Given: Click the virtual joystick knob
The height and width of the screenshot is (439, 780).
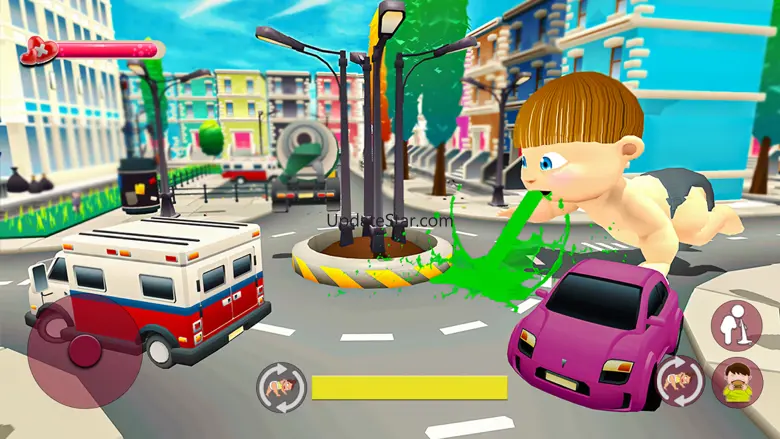Looking at the screenshot, I should coord(85,349).
